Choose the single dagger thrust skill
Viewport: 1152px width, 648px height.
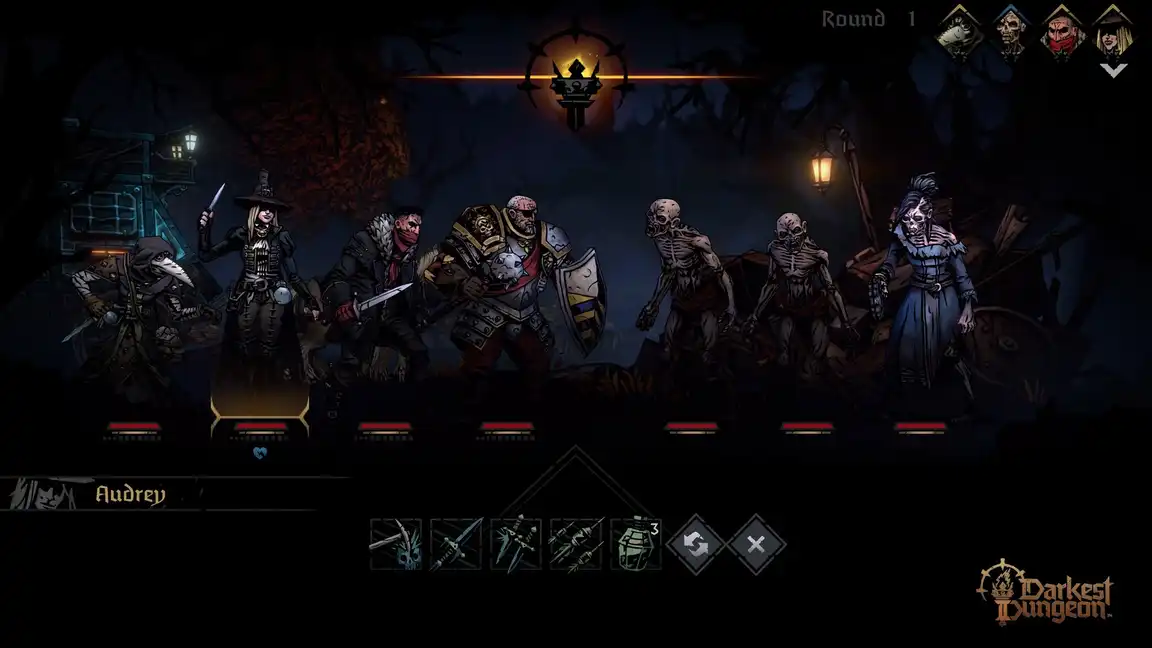coord(456,544)
